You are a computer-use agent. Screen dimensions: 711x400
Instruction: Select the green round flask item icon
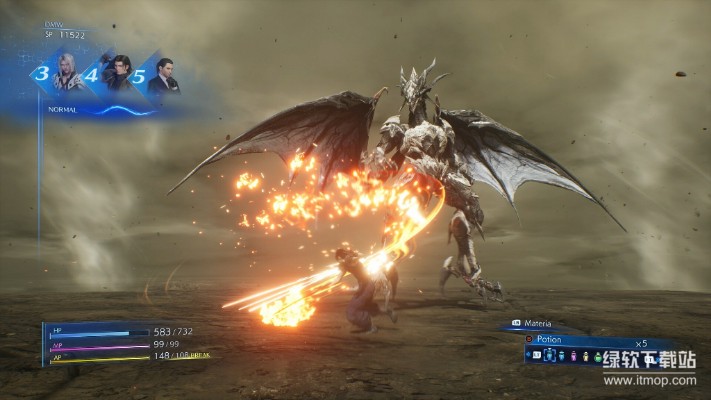point(597,357)
